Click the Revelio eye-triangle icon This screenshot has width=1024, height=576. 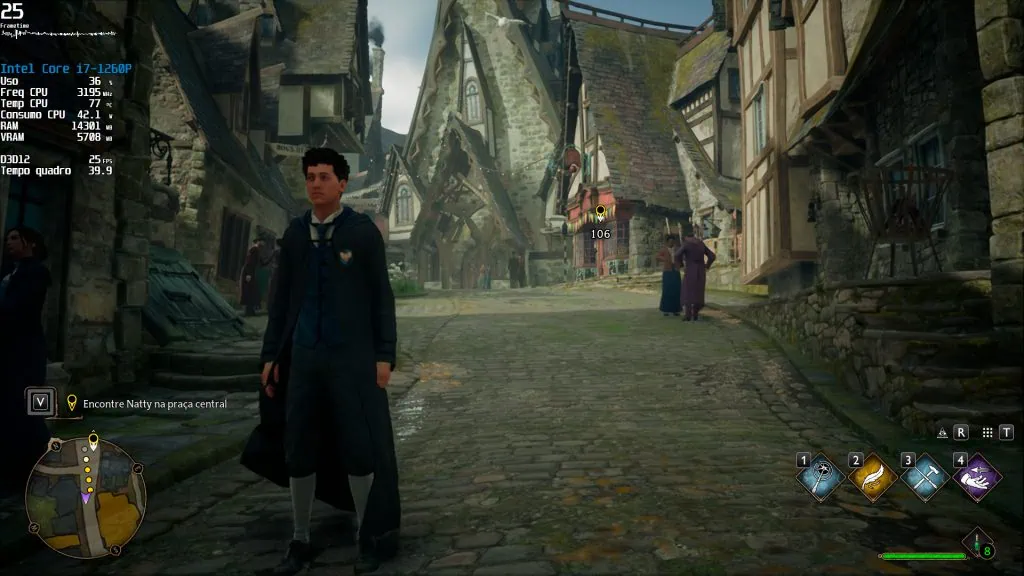click(942, 433)
